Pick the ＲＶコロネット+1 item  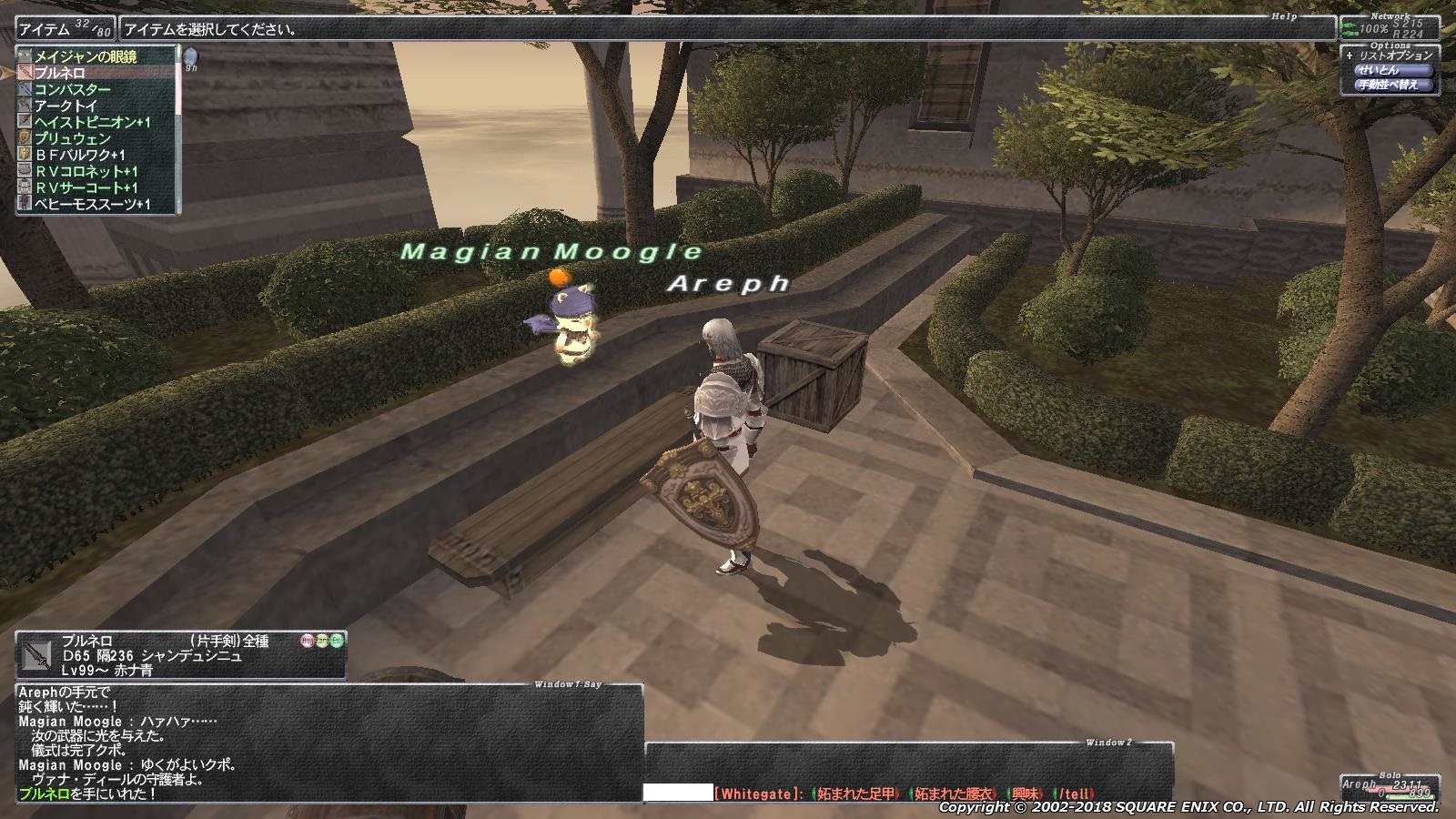(86, 171)
